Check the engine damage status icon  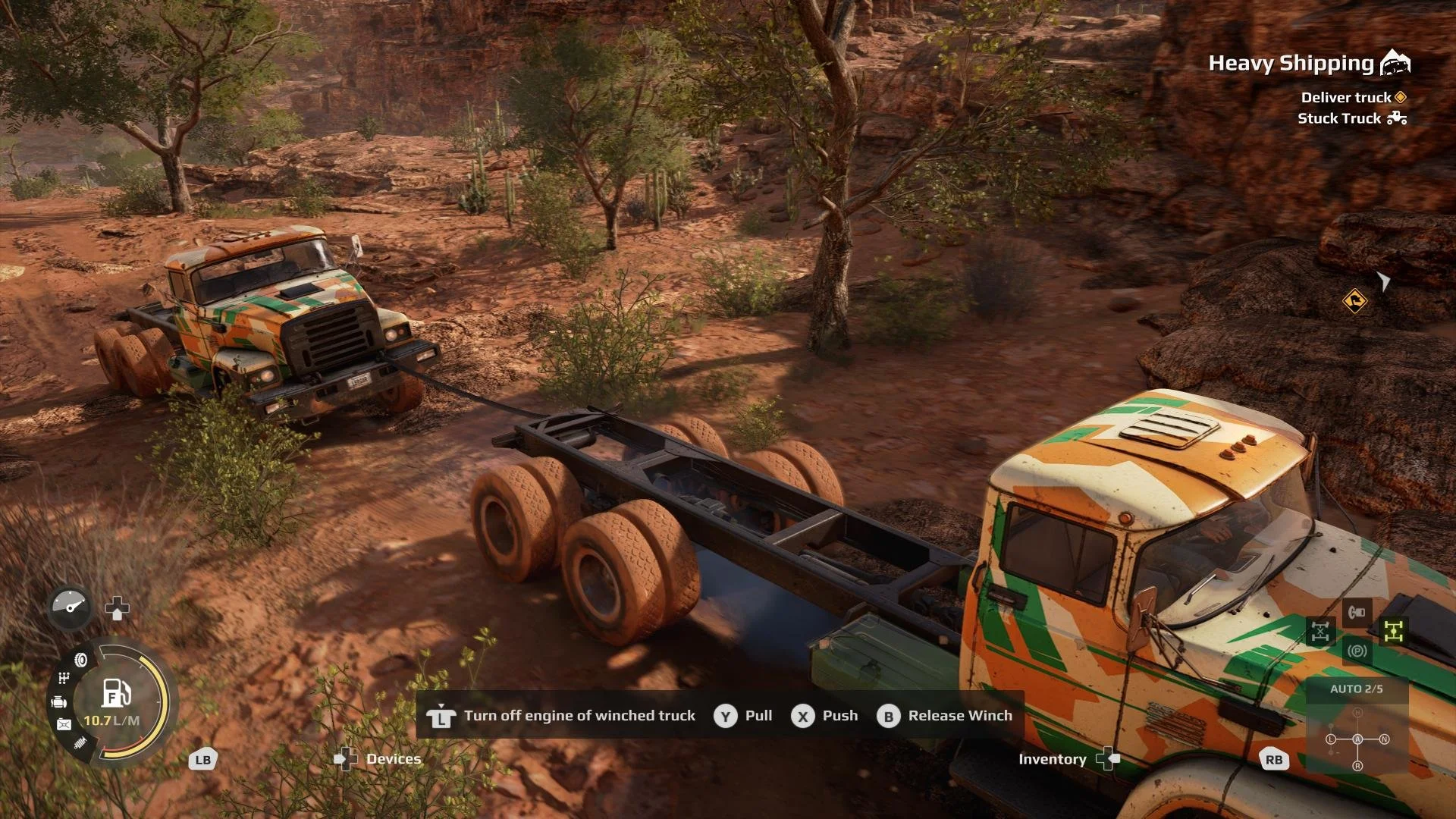pos(59,702)
